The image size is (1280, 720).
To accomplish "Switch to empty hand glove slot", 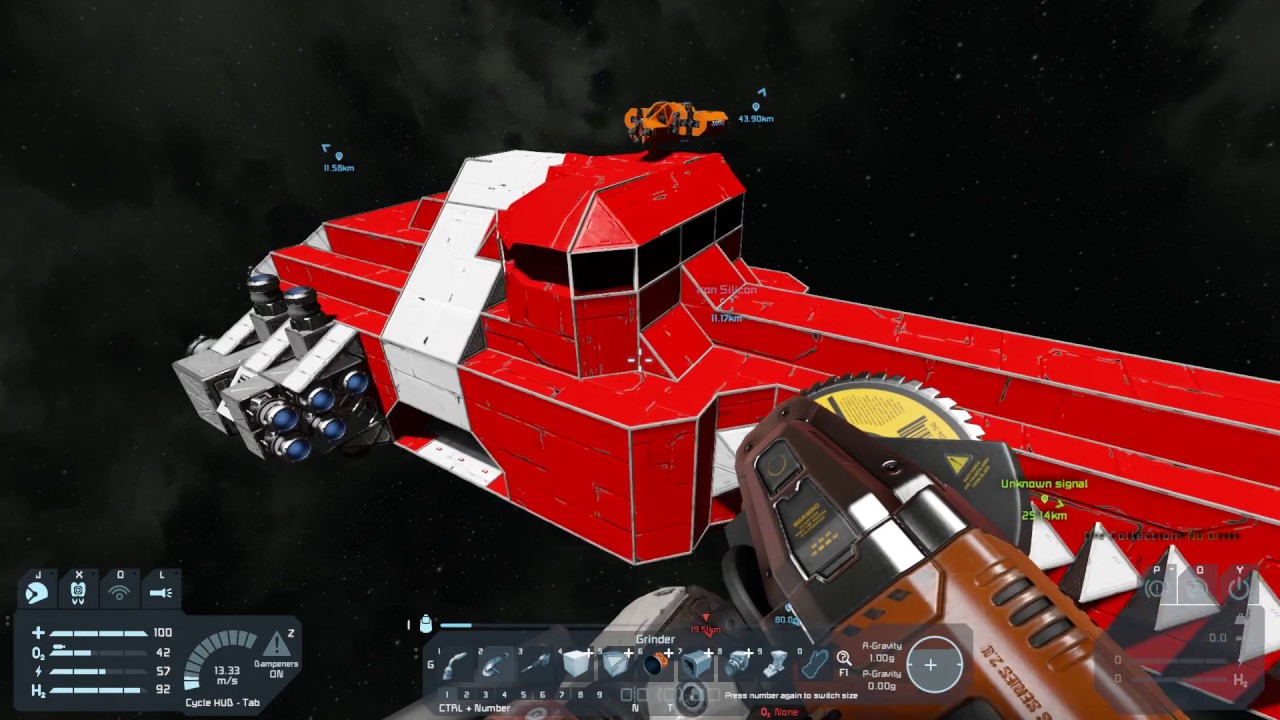I will [816, 663].
